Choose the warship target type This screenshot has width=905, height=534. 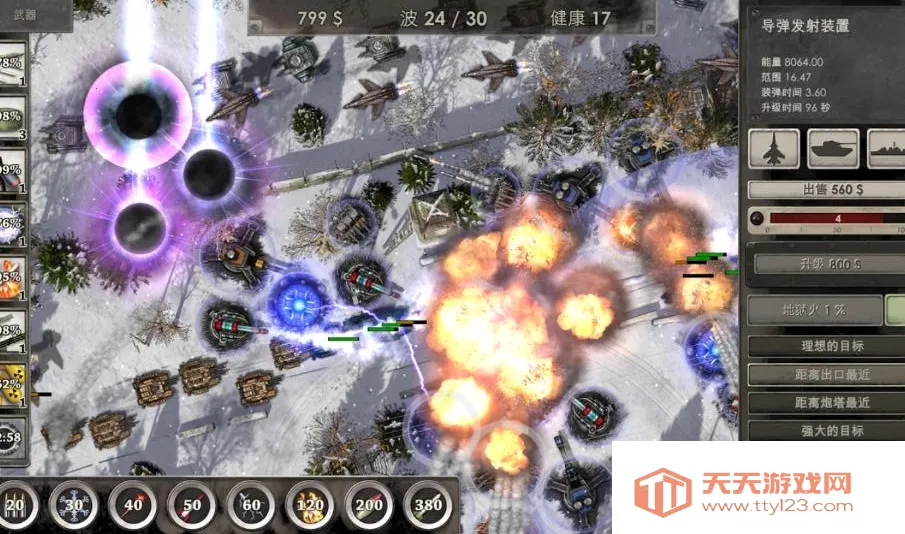(888, 149)
